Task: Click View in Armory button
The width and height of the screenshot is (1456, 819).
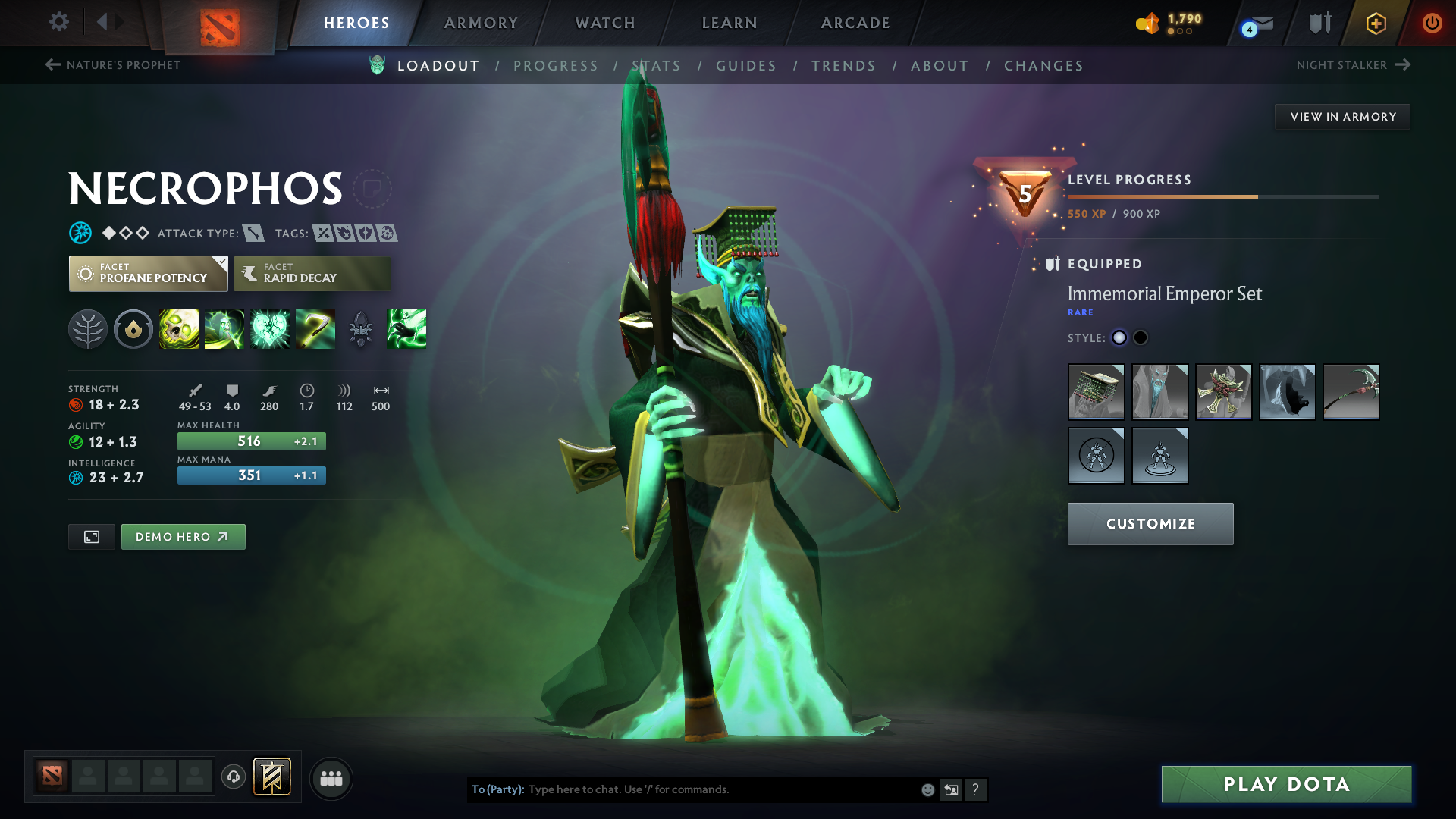Action: point(1342,117)
